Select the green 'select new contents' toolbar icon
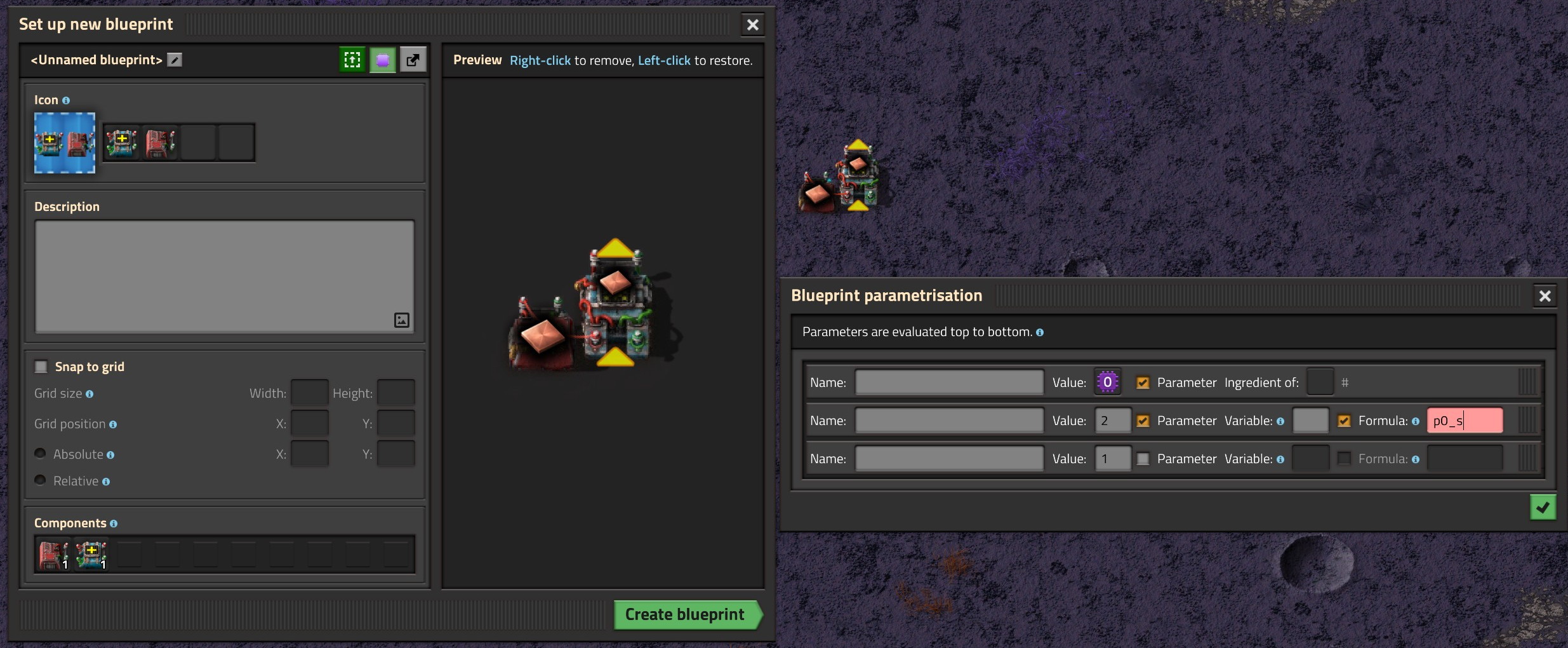1568x648 pixels. pos(352,59)
